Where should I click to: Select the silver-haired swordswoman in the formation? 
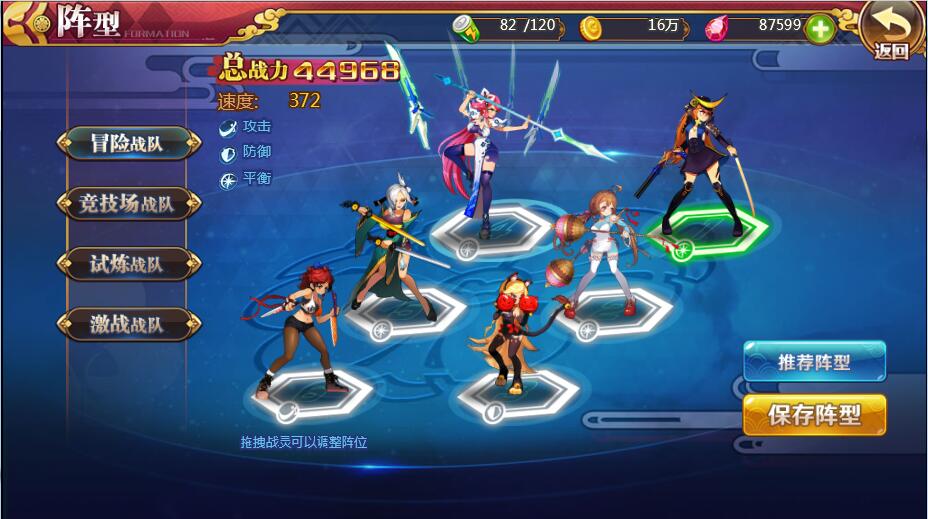click(x=392, y=250)
